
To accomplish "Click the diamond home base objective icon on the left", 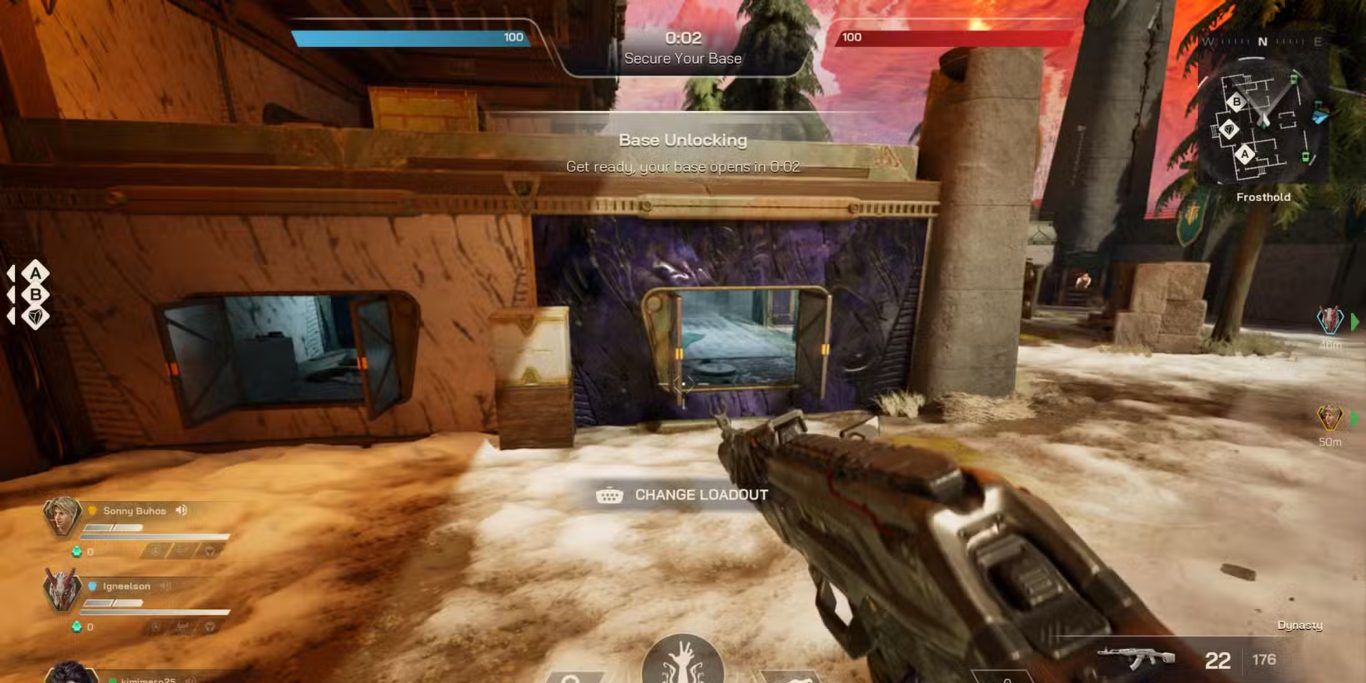I will coord(36,317).
